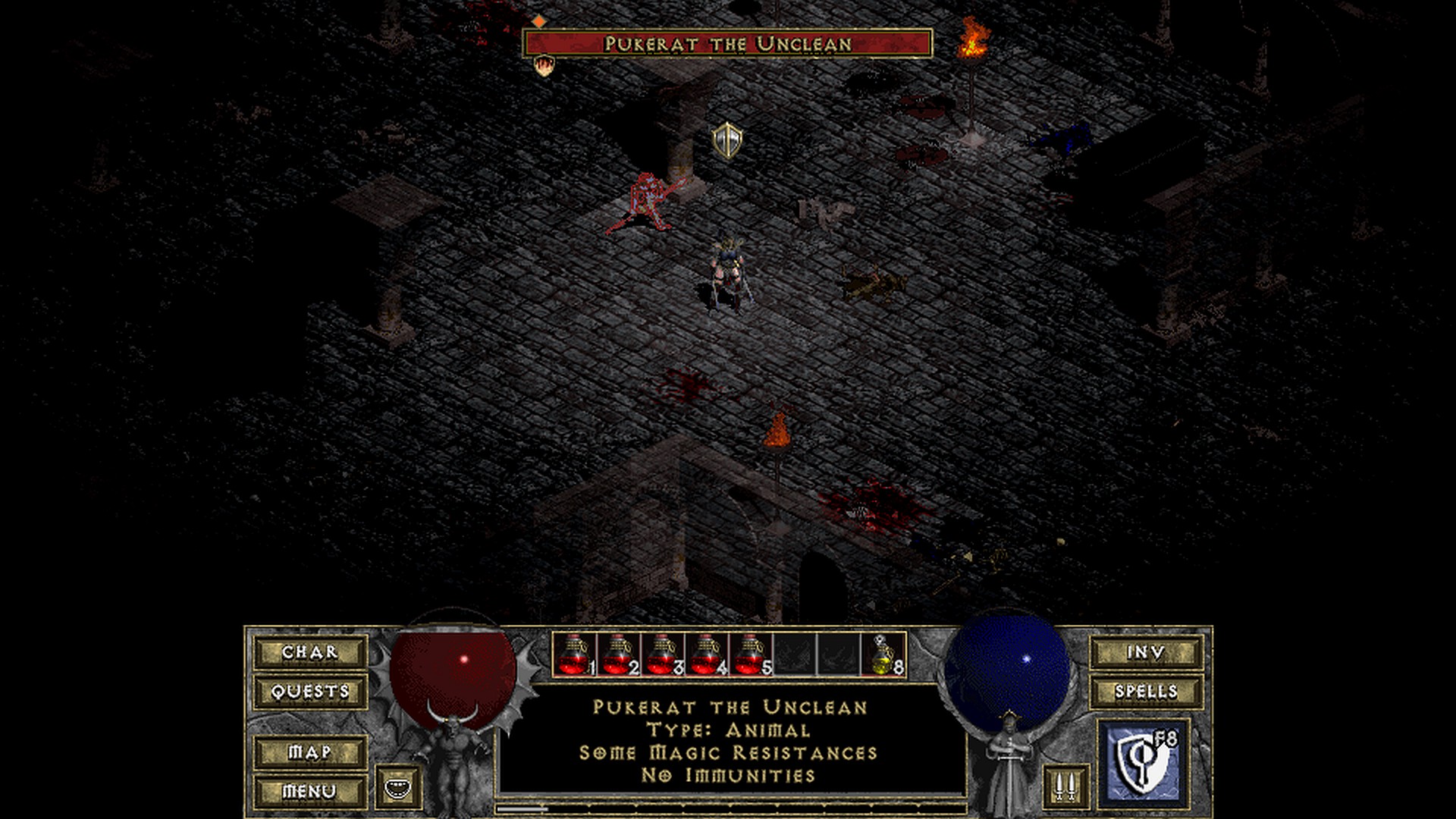This screenshot has width=1456, height=819.
Task: Open the CHAR character sheet
Action: pyautogui.click(x=310, y=652)
